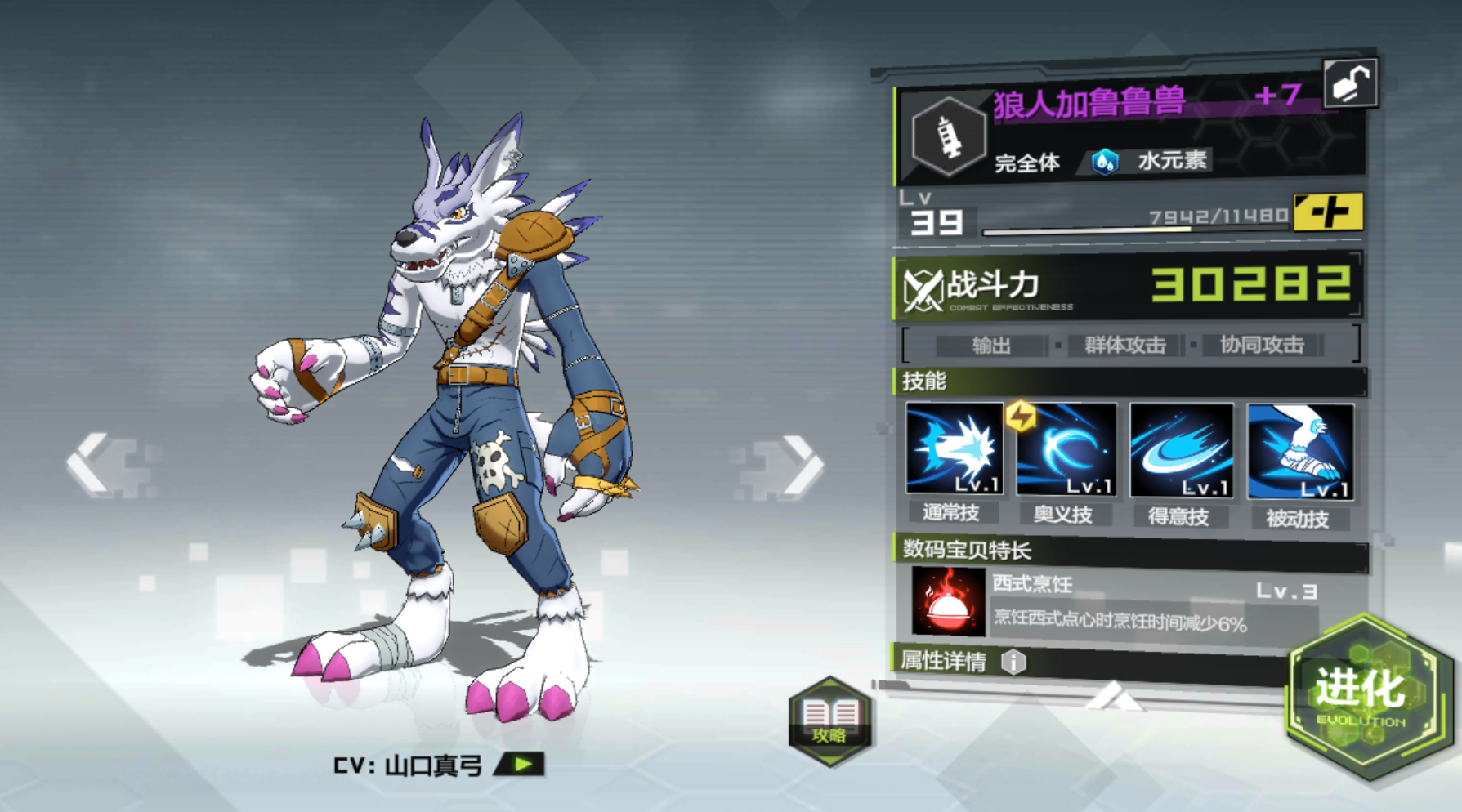Add experience with the yellow plus button
Image resolution: width=1462 pixels, height=812 pixels.
click(x=1328, y=213)
